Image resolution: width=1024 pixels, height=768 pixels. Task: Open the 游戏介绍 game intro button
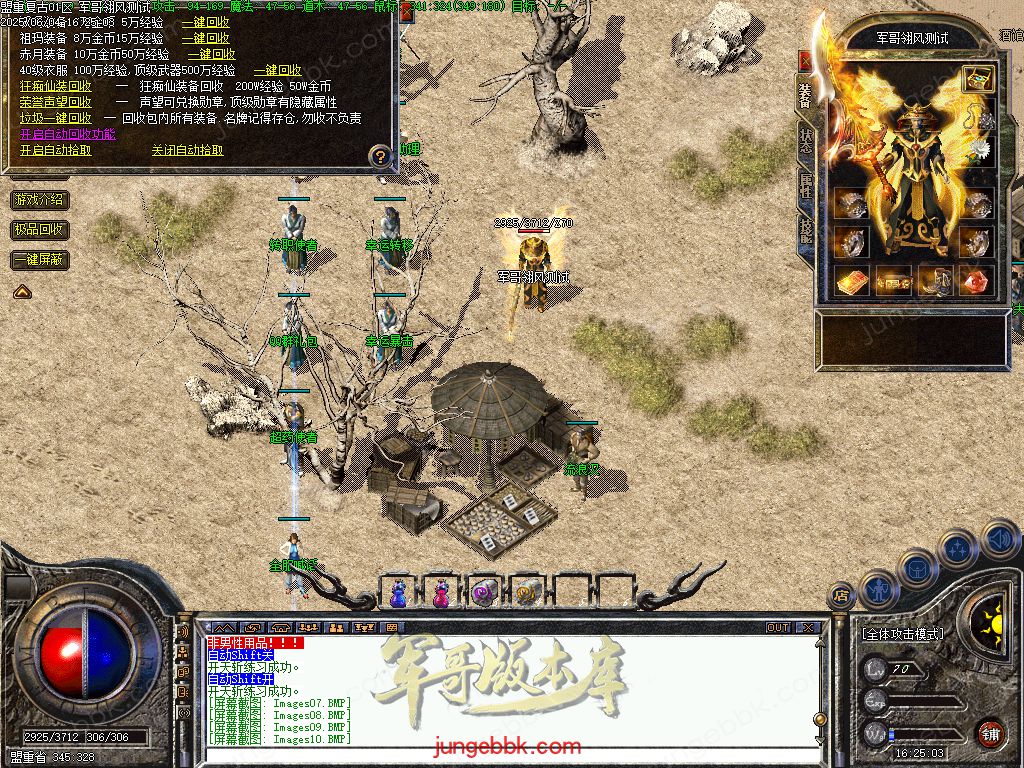click(40, 200)
